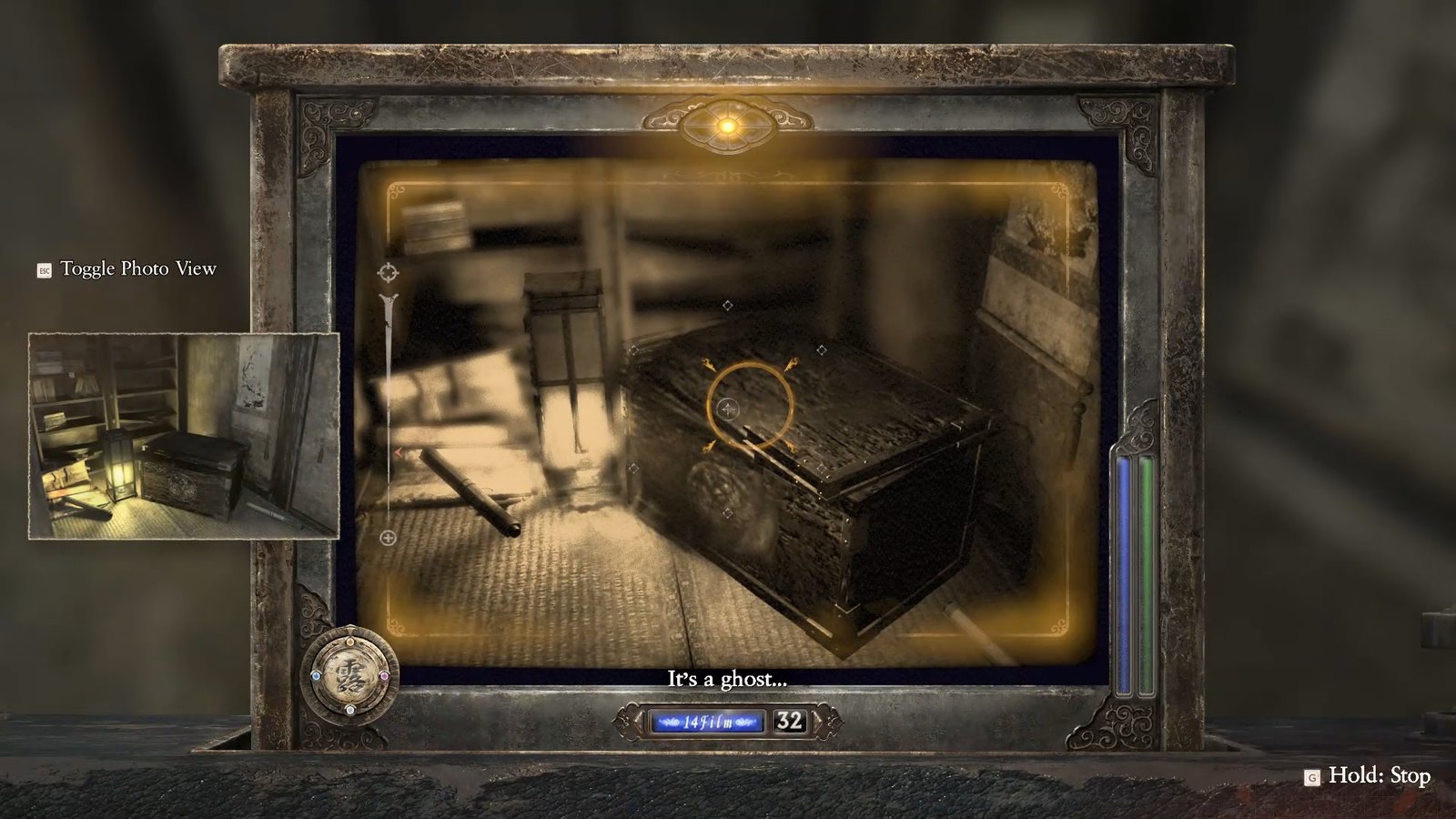1456x819 pixels.
Task: Toggle Photo View
Action: (136, 270)
